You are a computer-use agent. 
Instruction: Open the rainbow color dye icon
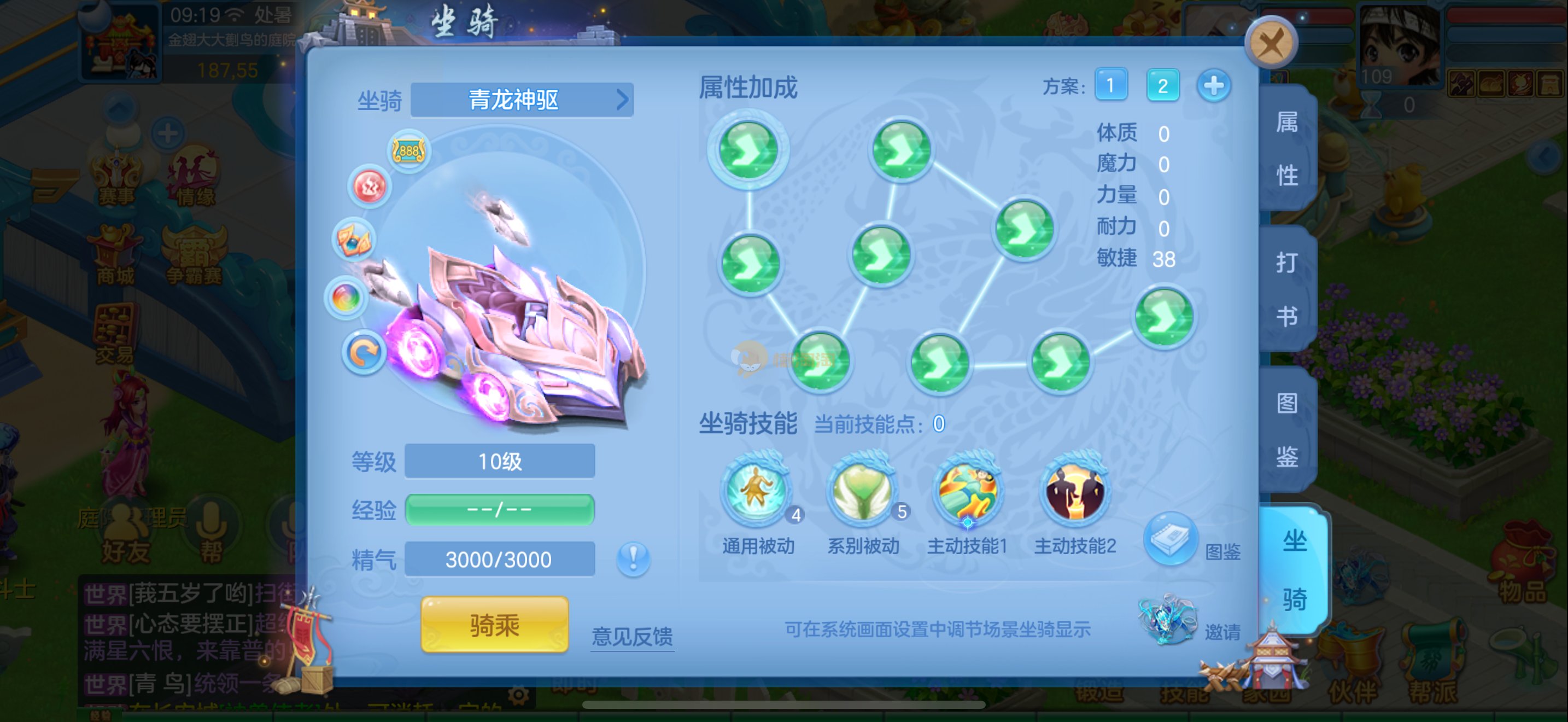346,298
